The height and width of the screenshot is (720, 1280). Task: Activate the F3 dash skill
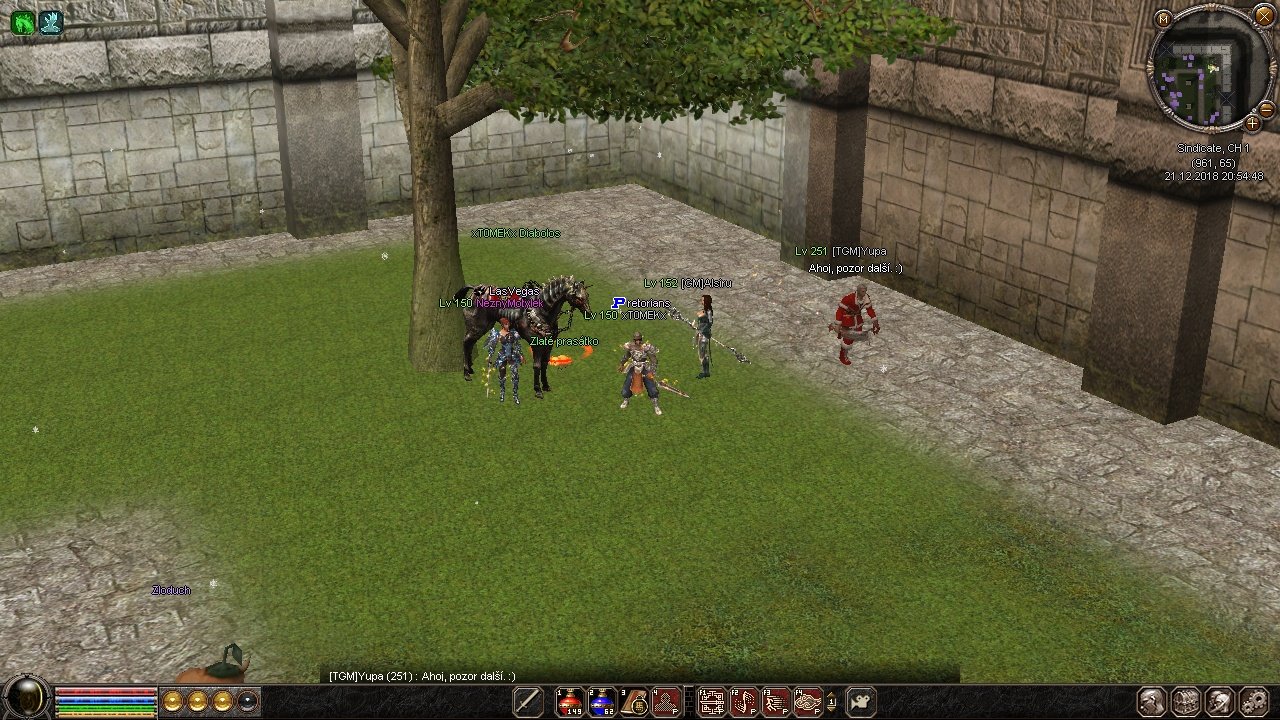[776, 701]
